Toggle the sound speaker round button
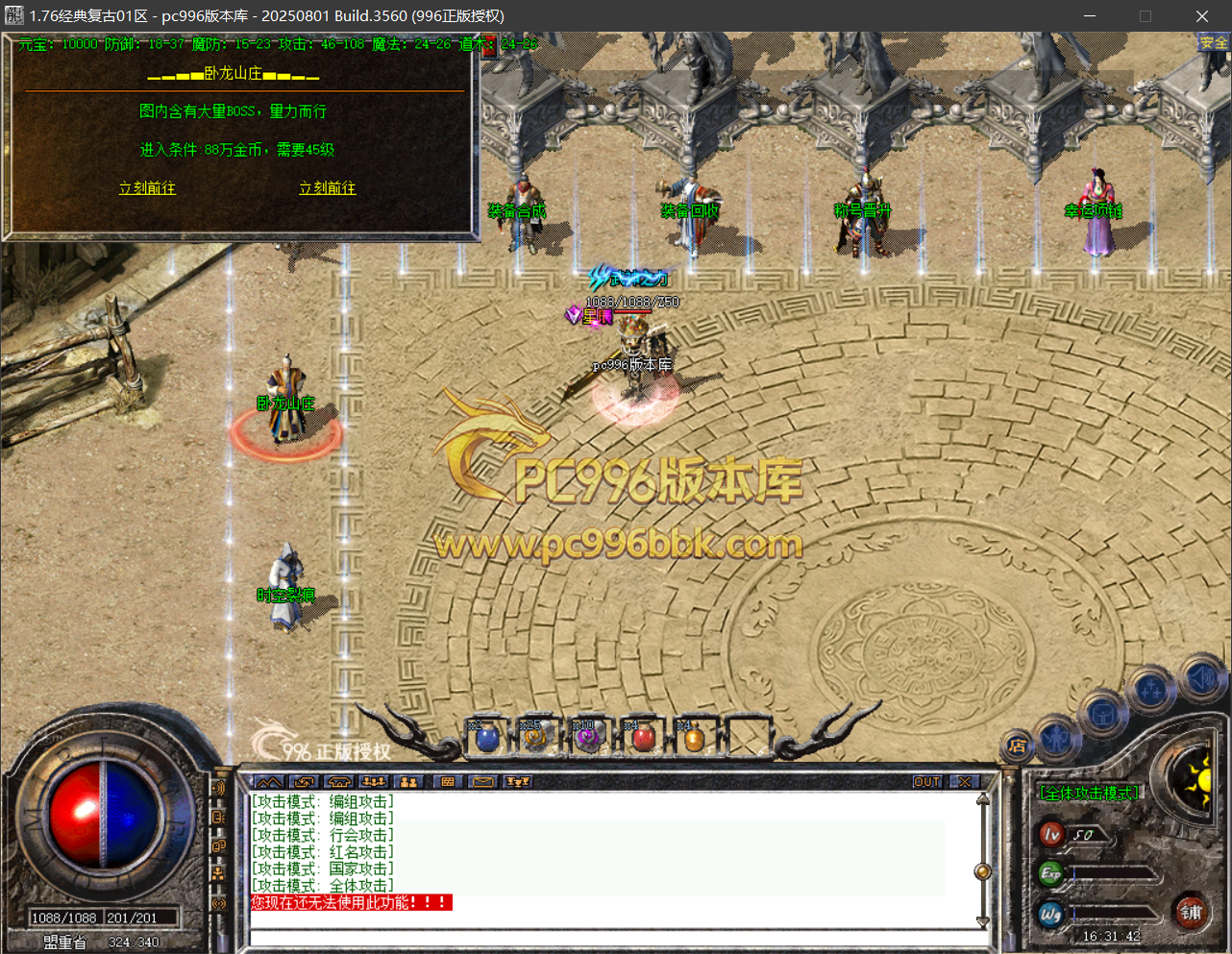The height and width of the screenshot is (954, 1232). click(1201, 678)
